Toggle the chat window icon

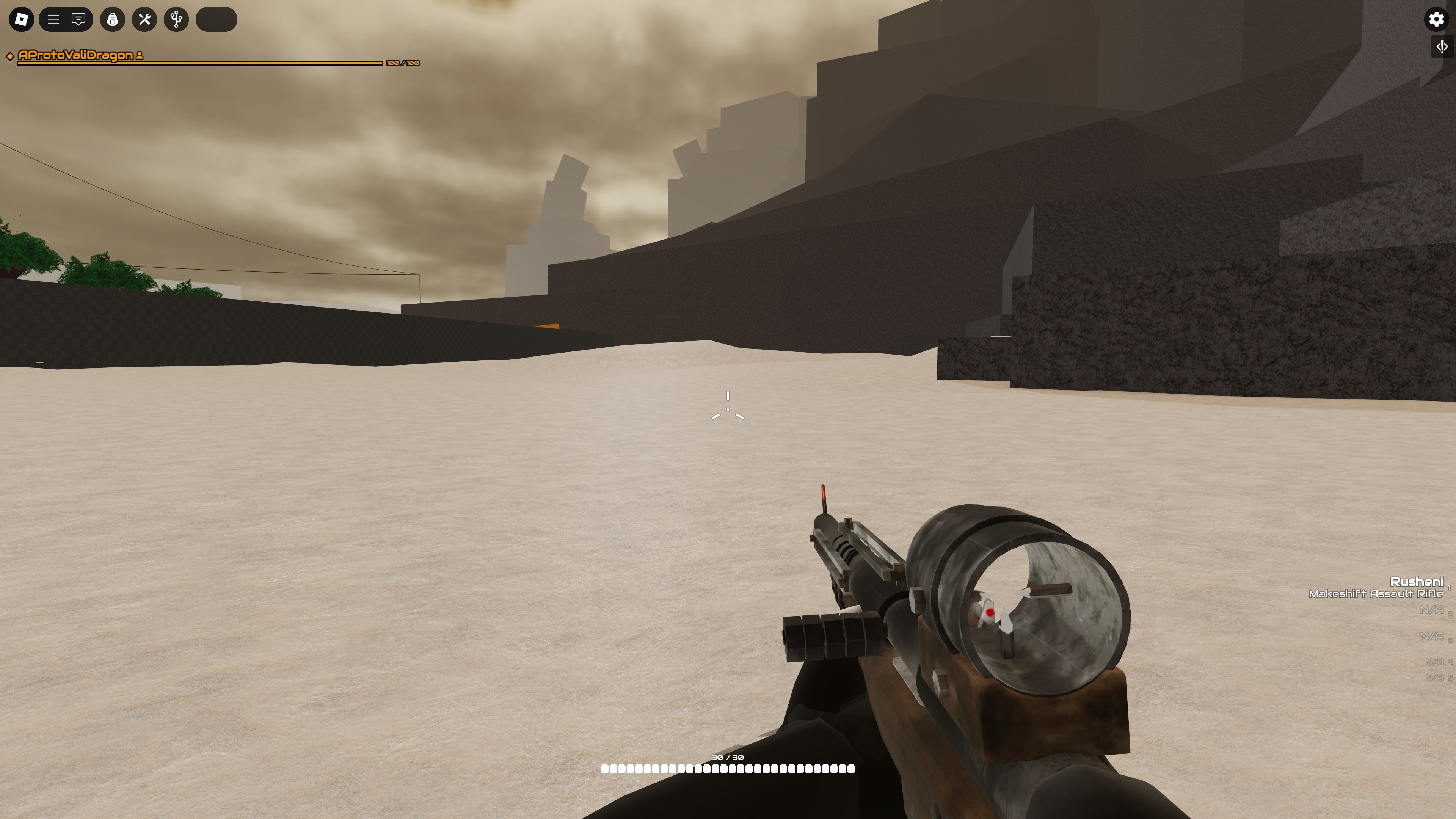coord(78,19)
